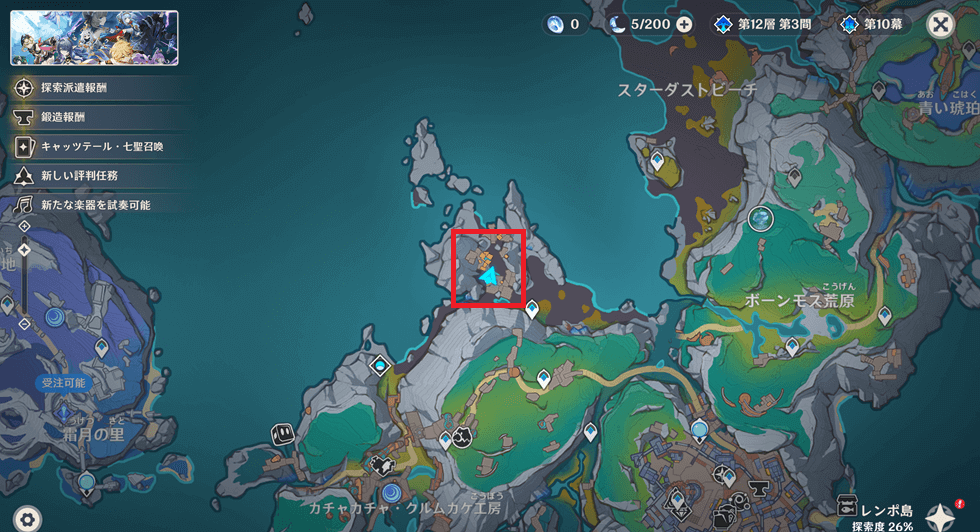The image size is (980, 532).
Task: Close the map with the X button
Action: click(x=940, y=25)
